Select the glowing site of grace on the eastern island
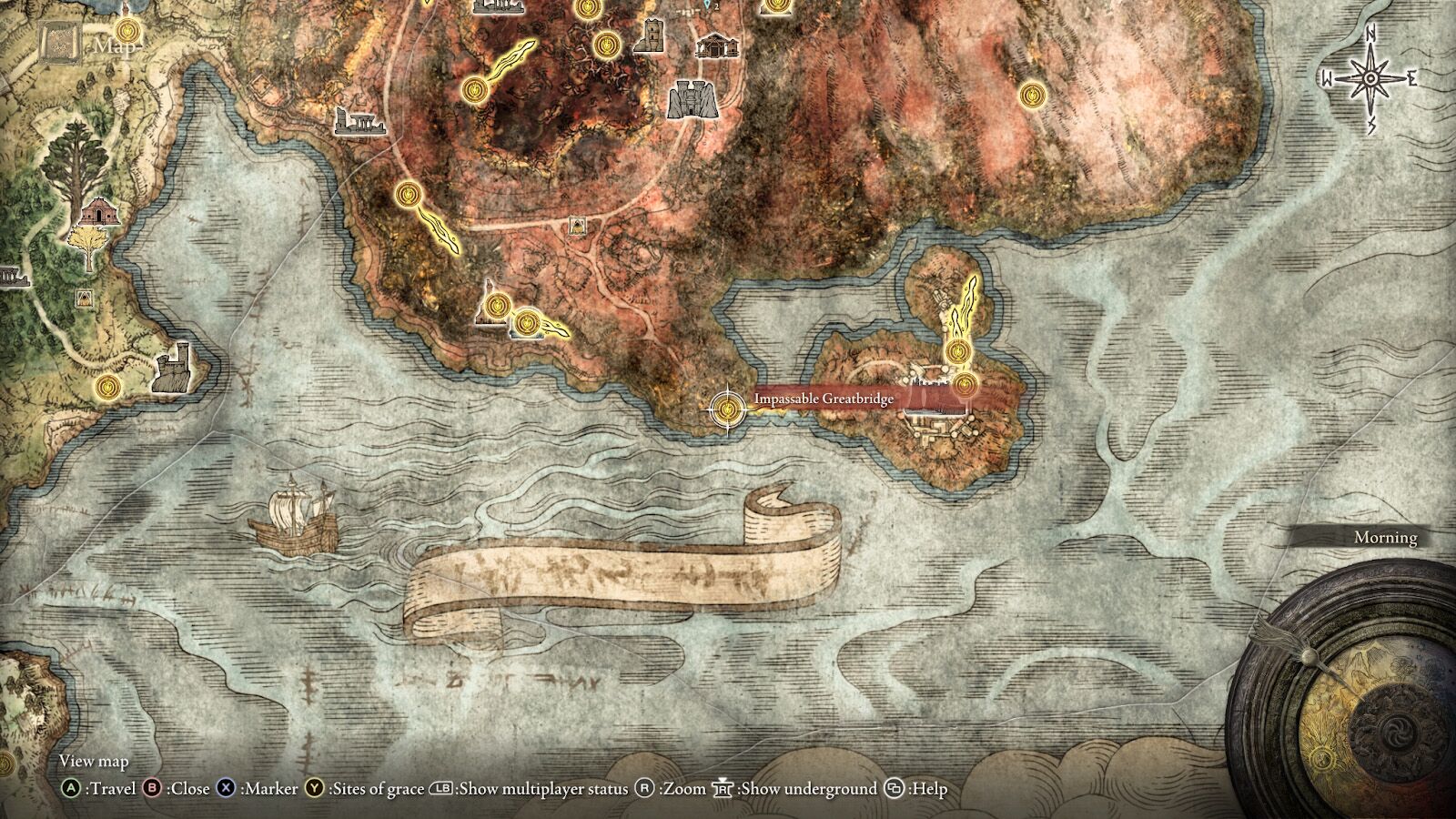Viewport: 1456px width, 819px height. pyautogui.click(x=958, y=350)
